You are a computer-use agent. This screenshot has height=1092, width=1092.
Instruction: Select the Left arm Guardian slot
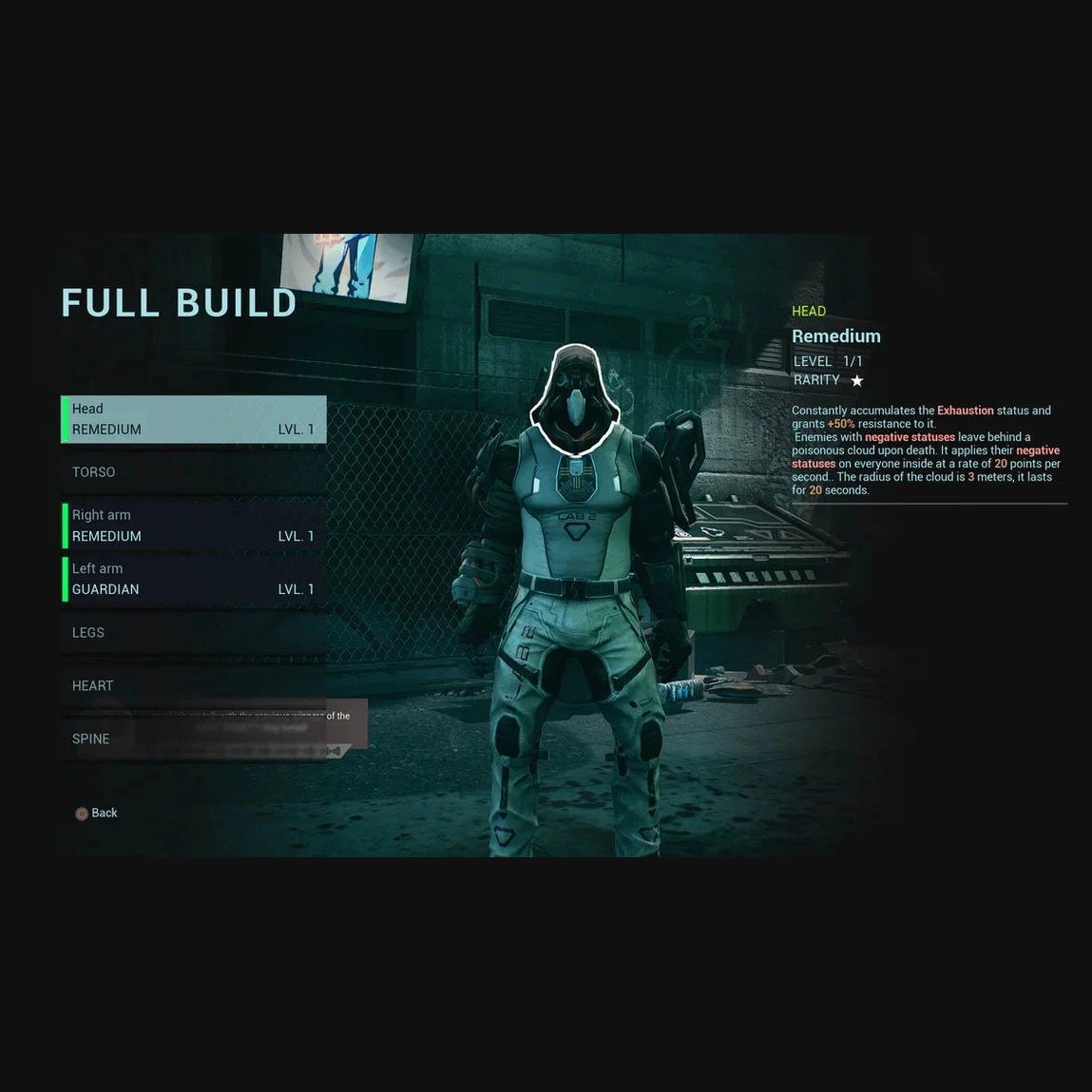pyautogui.click(x=194, y=579)
